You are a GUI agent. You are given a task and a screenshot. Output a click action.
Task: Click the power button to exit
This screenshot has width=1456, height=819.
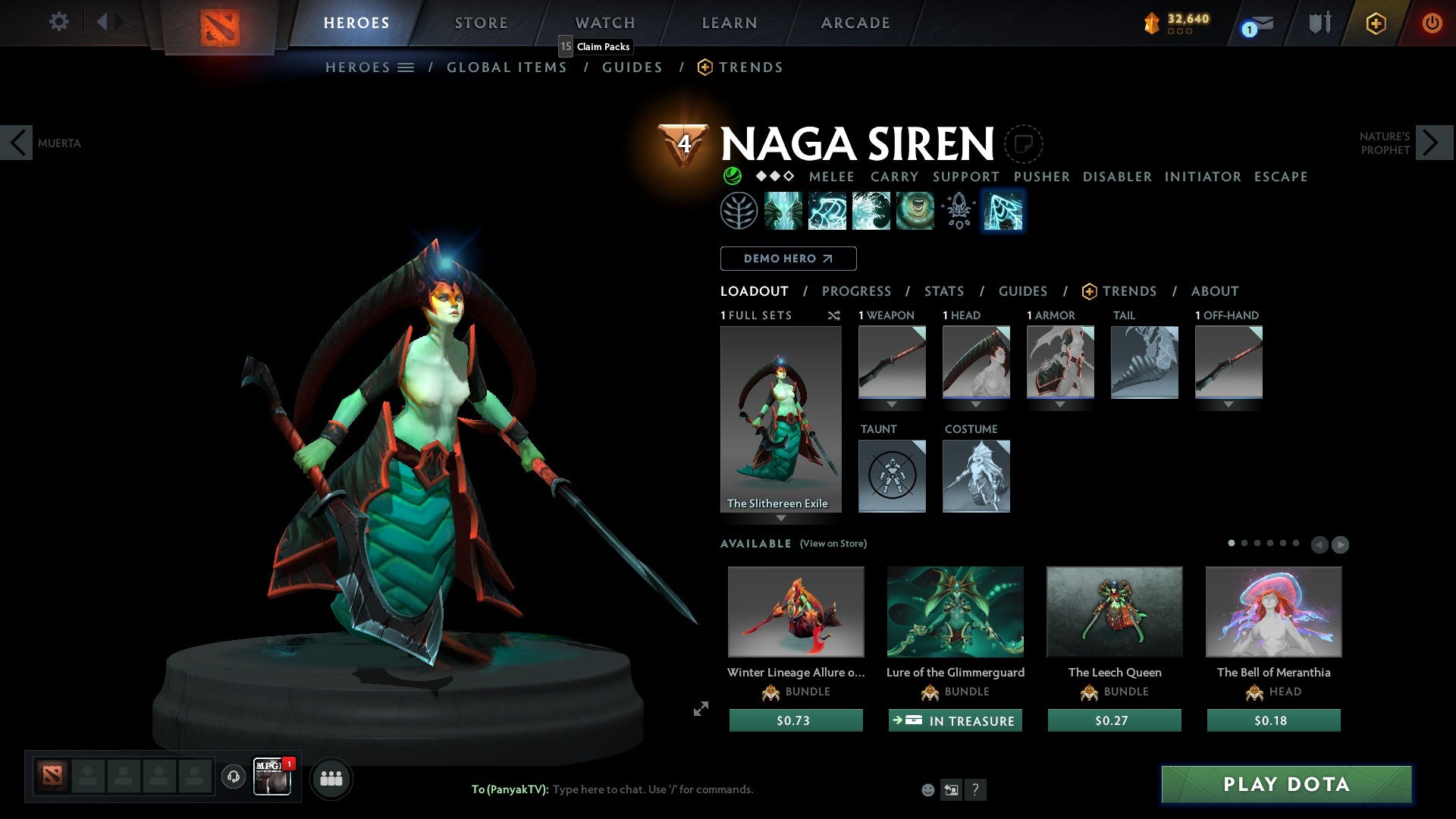point(1433,23)
